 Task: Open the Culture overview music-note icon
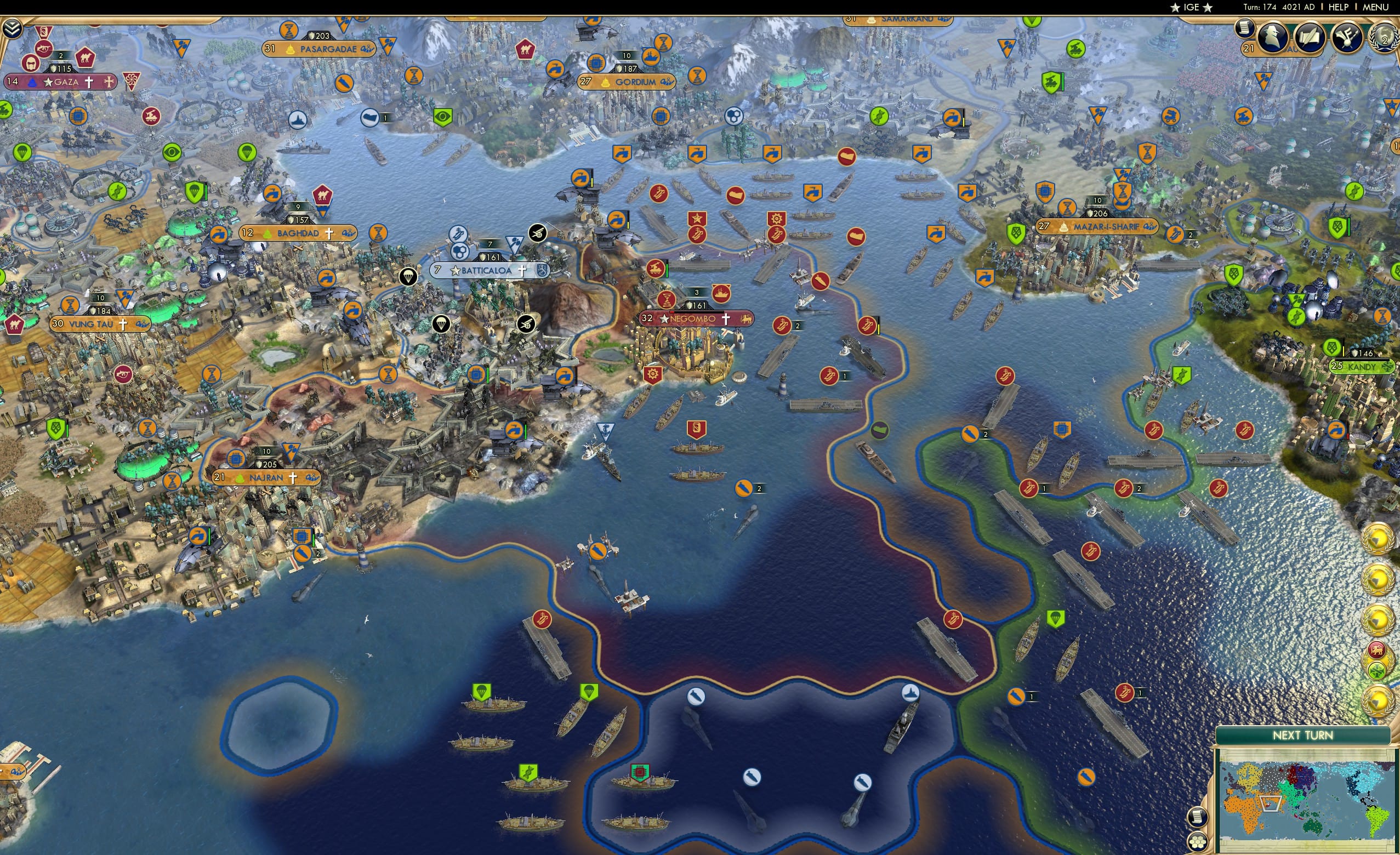click(1347, 38)
